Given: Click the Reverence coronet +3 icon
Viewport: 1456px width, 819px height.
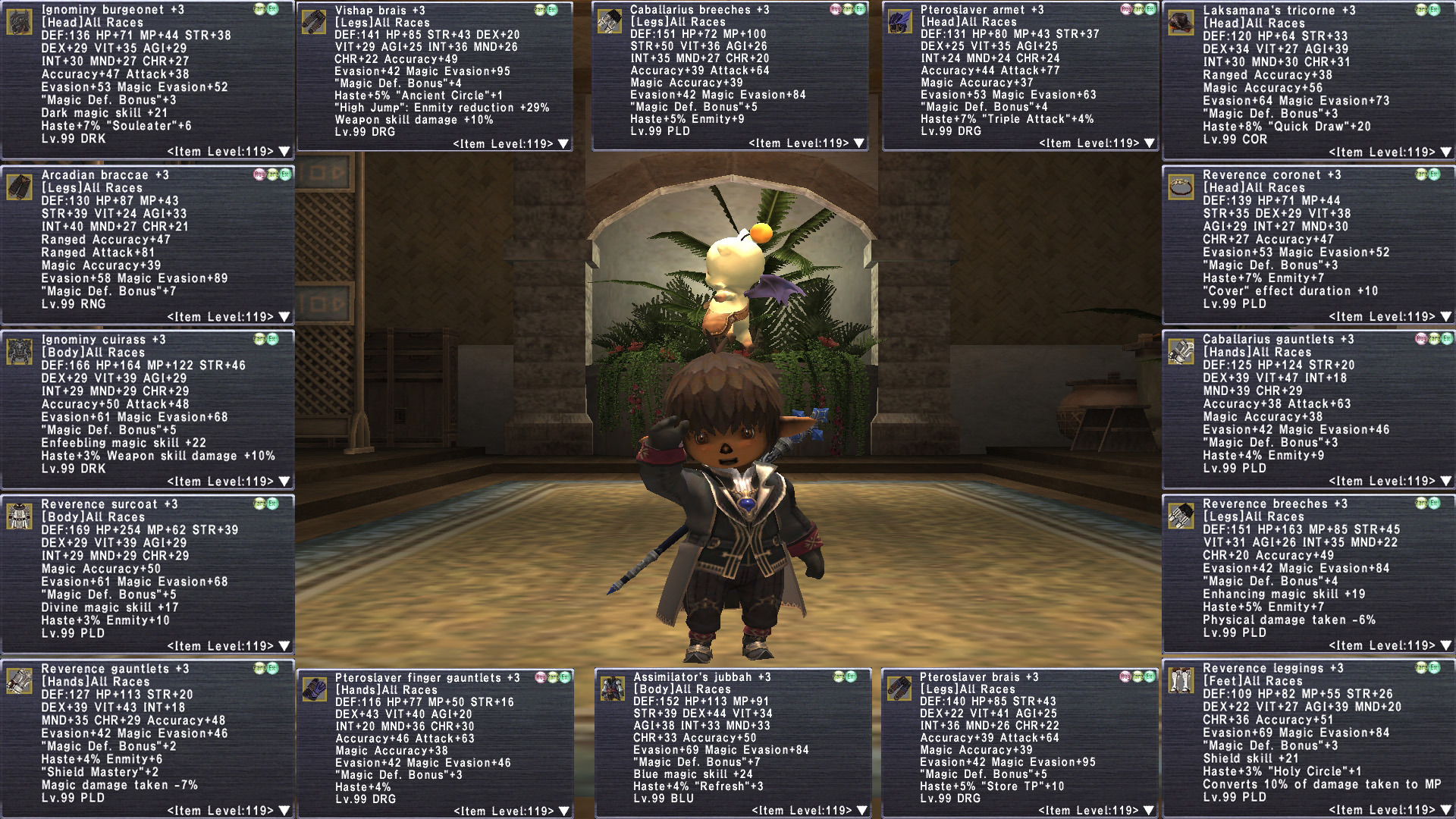Looking at the screenshot, I should (x=1181, y=187).
